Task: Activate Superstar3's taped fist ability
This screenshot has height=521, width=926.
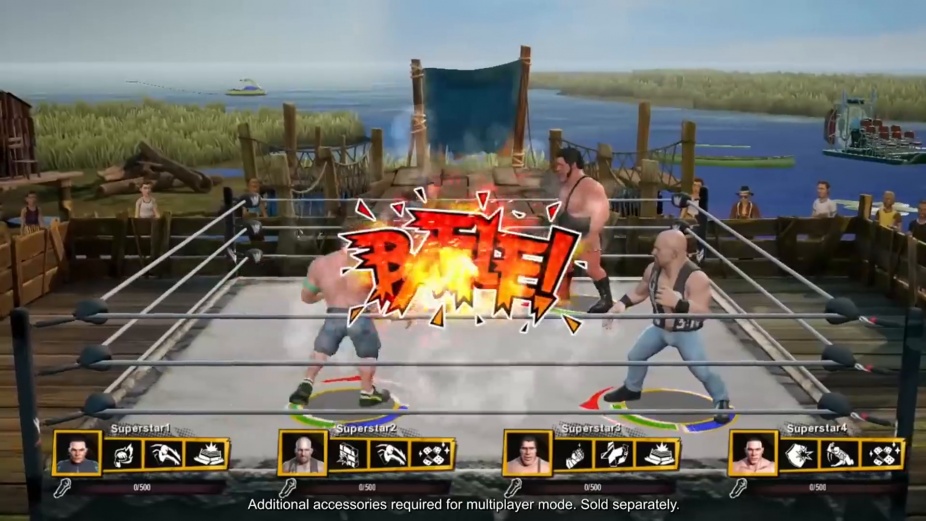Action: 574,455
